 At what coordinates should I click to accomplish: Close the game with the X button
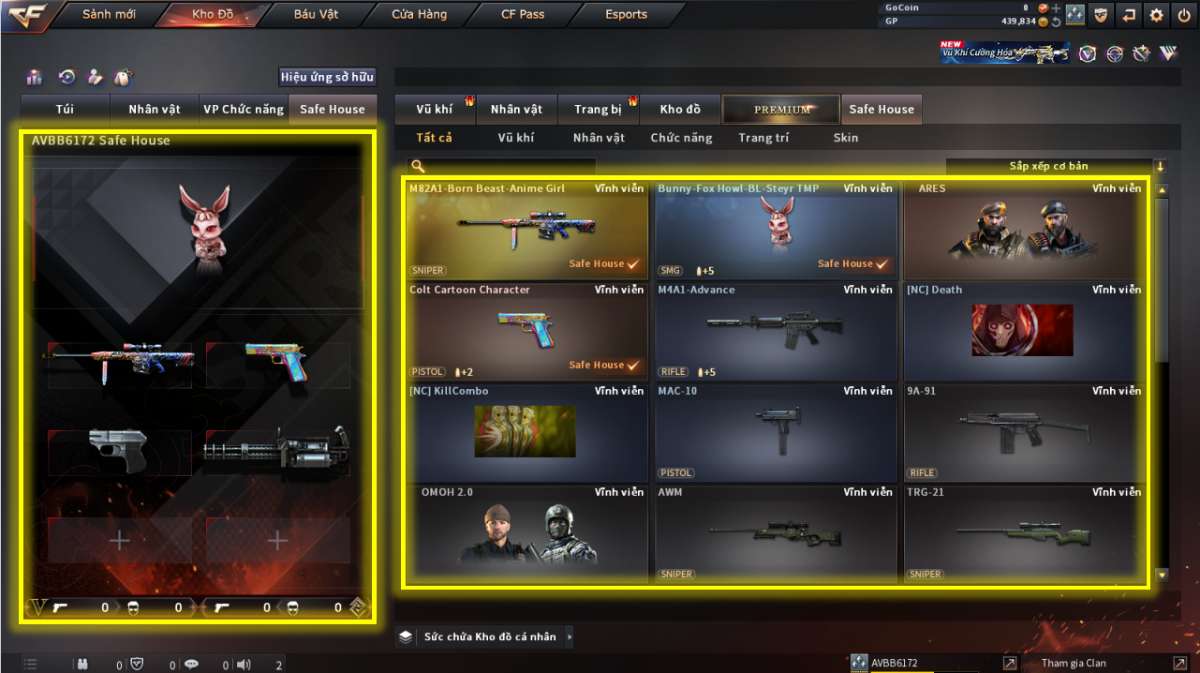[1183, 15]
